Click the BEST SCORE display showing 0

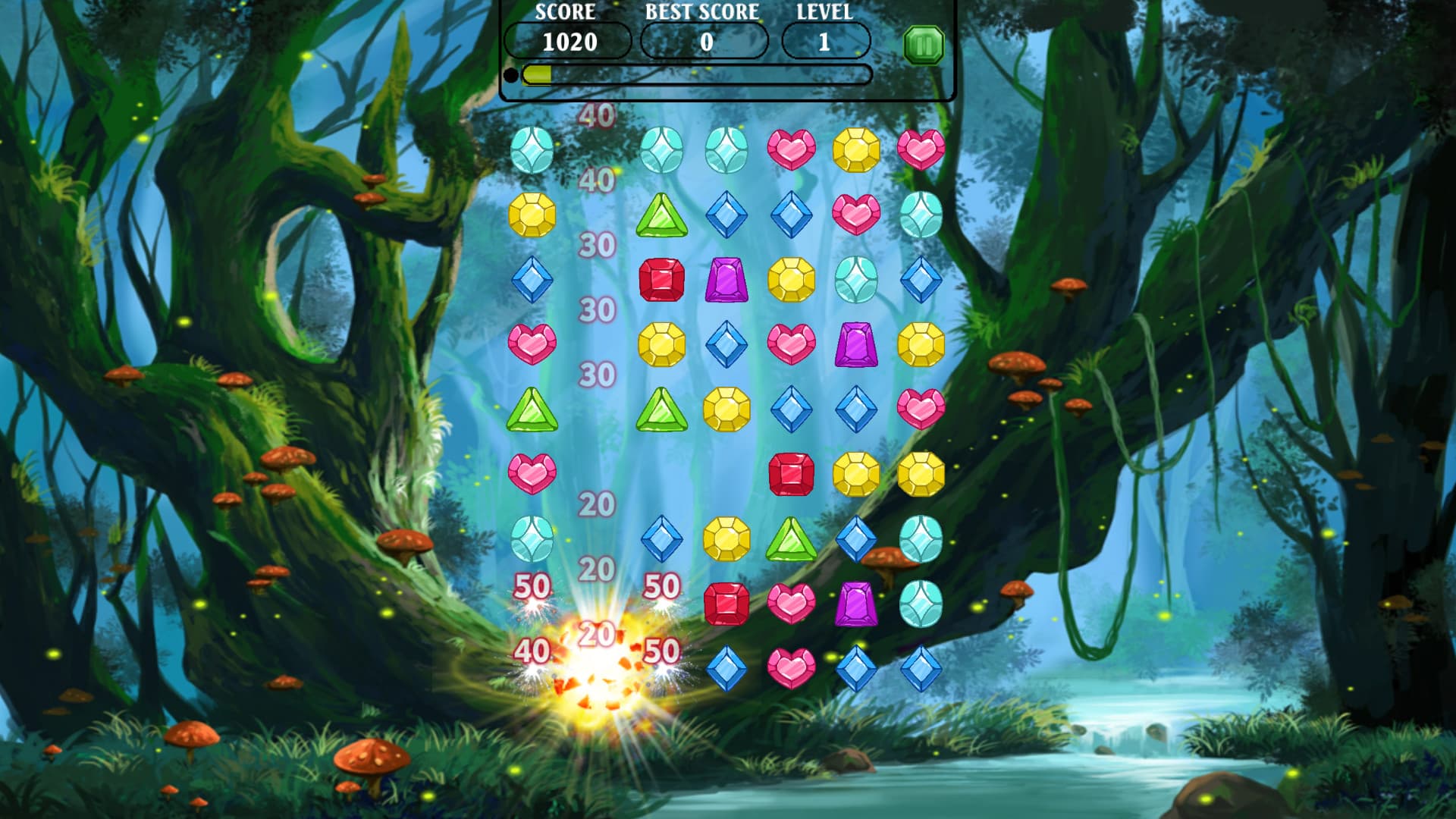[x=705, y=42]
